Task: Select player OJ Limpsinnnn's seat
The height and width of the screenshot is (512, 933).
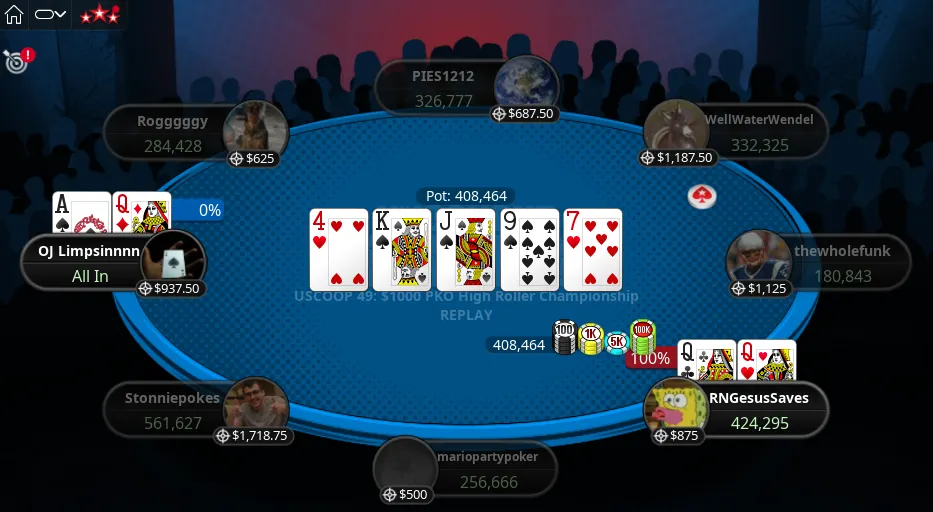Action: [x=90, y=263]
